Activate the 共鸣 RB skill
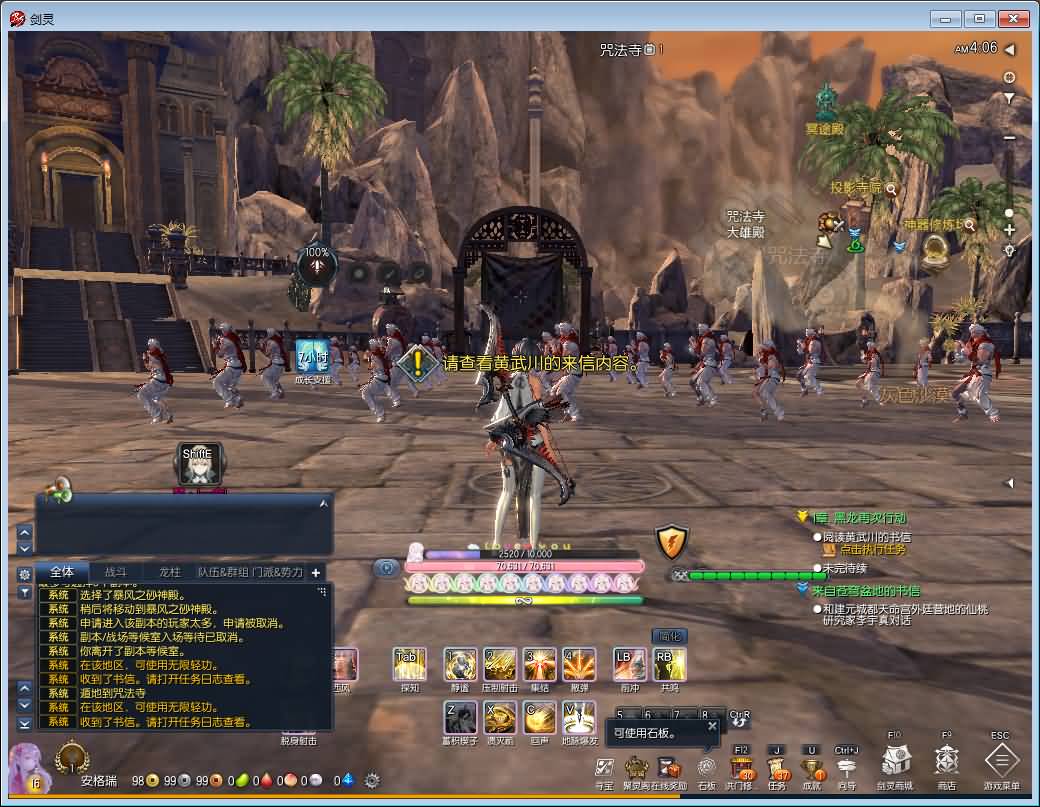This screenshot has height=807, width=1040. 669,664
